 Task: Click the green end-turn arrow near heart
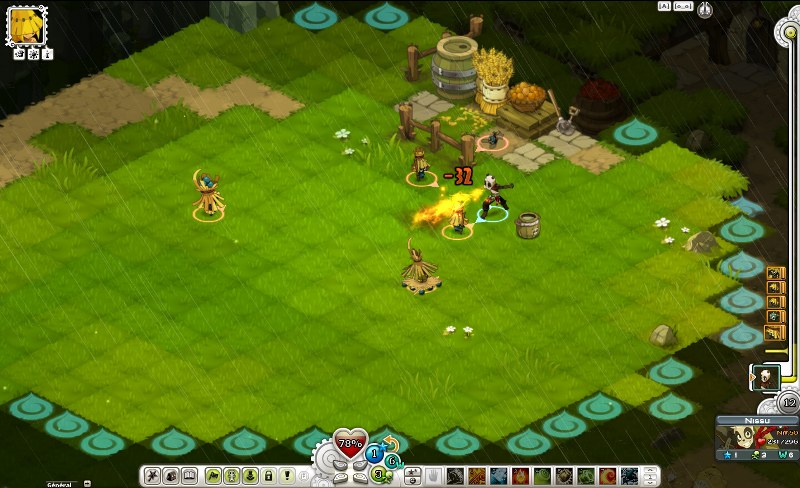pos(392,459)
